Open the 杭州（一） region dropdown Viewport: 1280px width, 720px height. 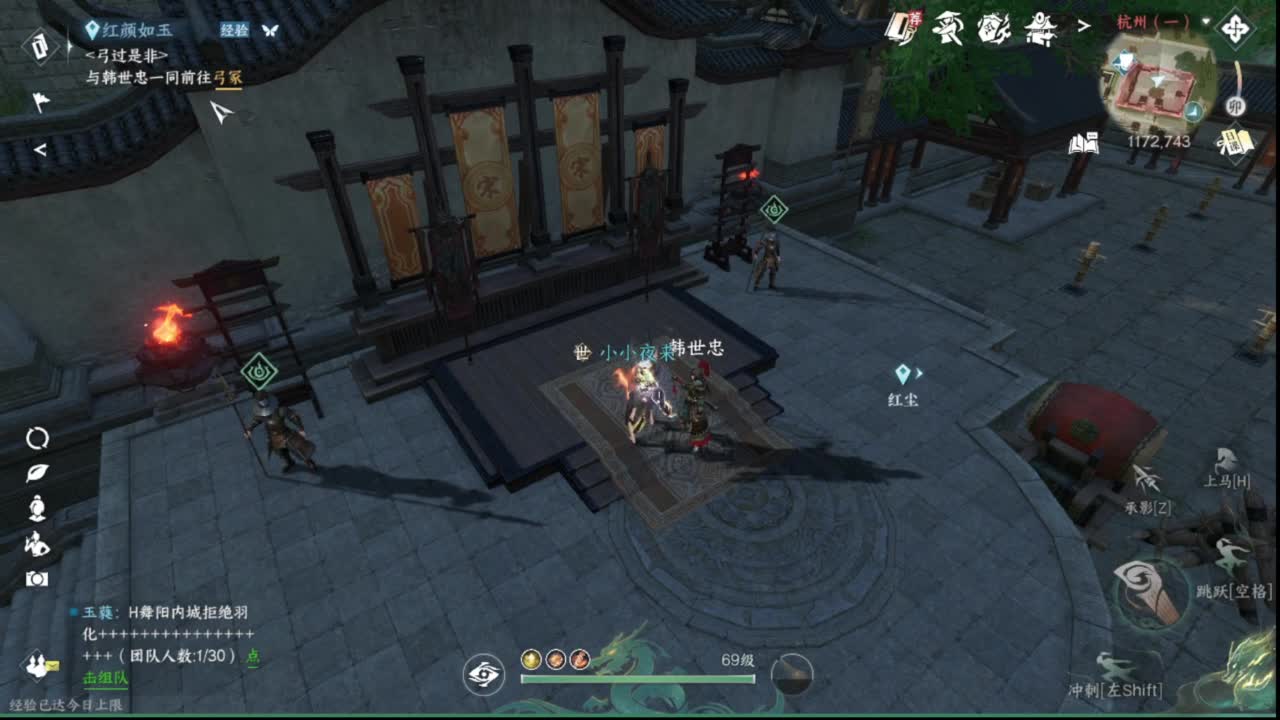pos(1160,22)
